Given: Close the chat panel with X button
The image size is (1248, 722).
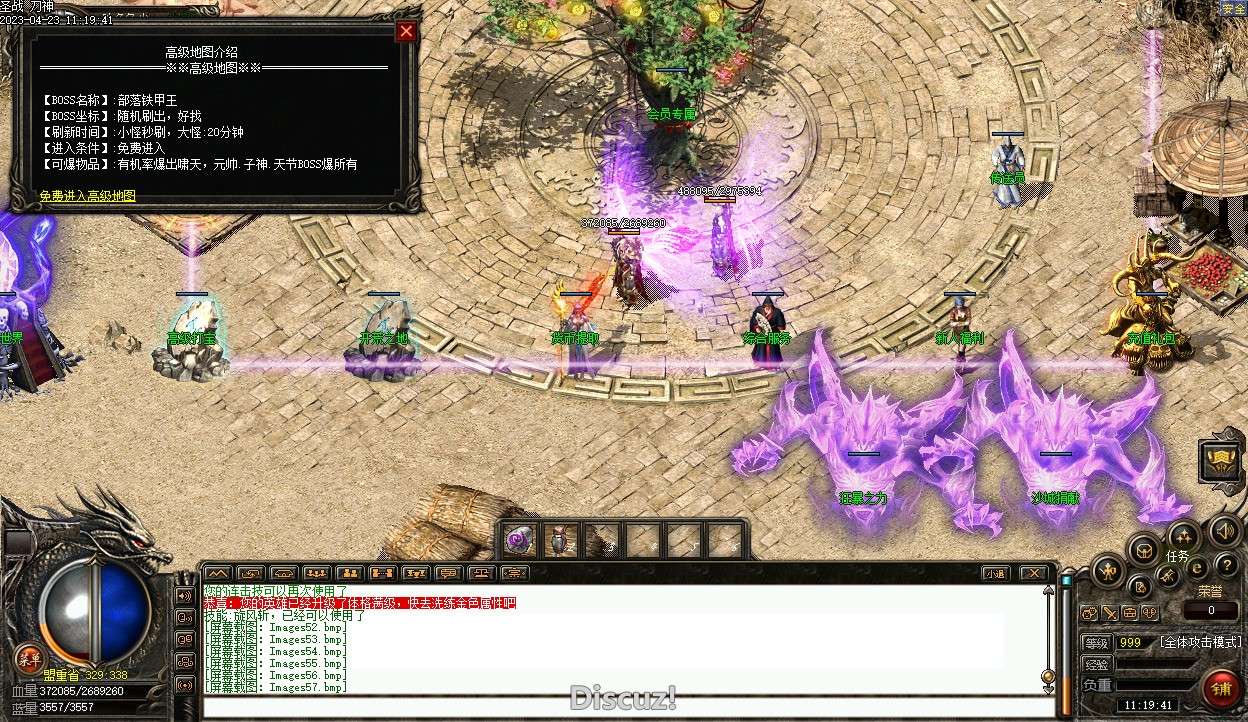Looking at the screenshot, I should click(1034, 573).
